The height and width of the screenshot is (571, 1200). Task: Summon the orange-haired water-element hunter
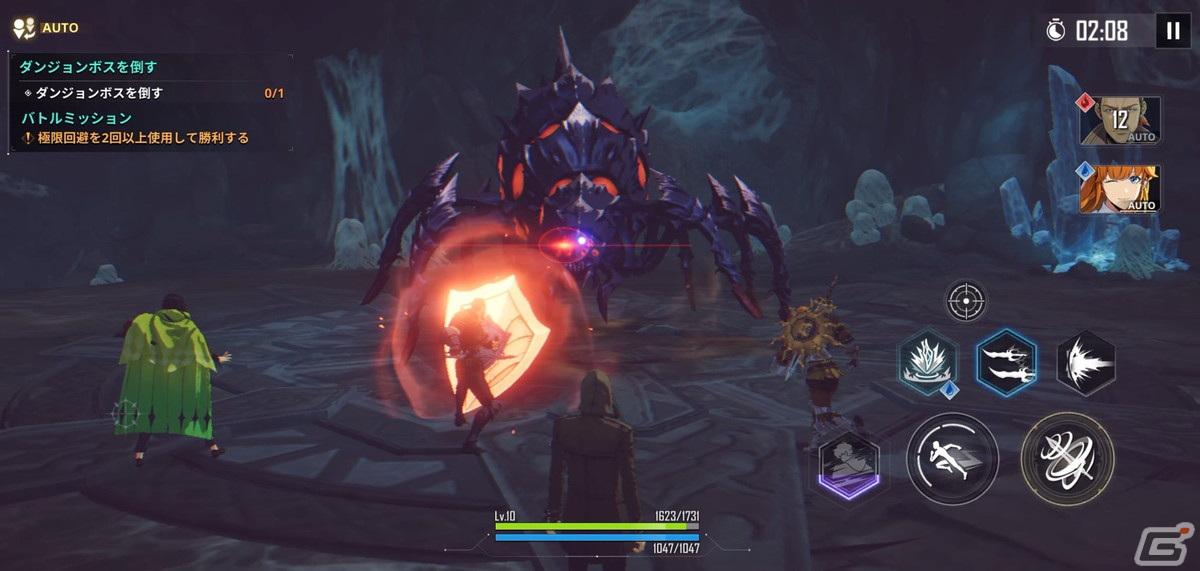click(x=1120, y=190)
